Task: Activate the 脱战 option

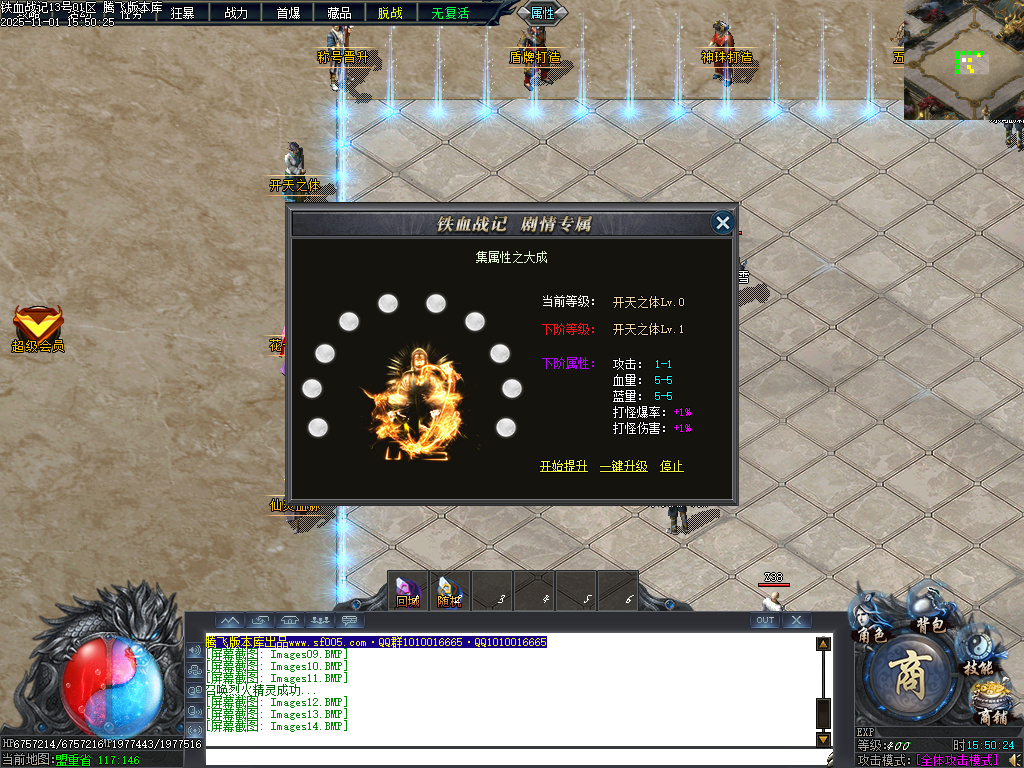Action: pos(391,13)
